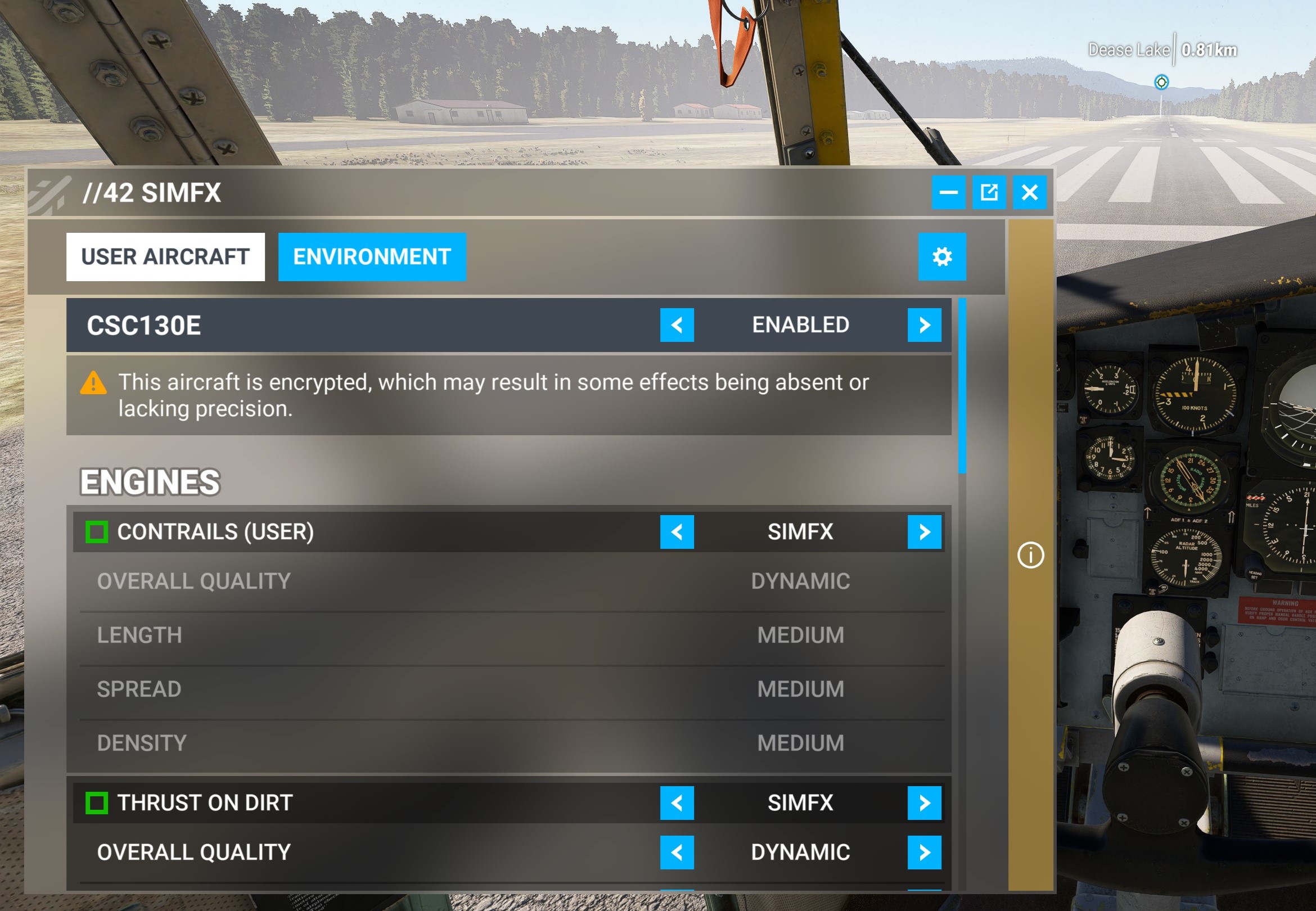Image resolution: width=1316 pixels, height=911 pixels.
Task: Click the left arrow on OVERALL QUALITY
Action: (678, 851)
